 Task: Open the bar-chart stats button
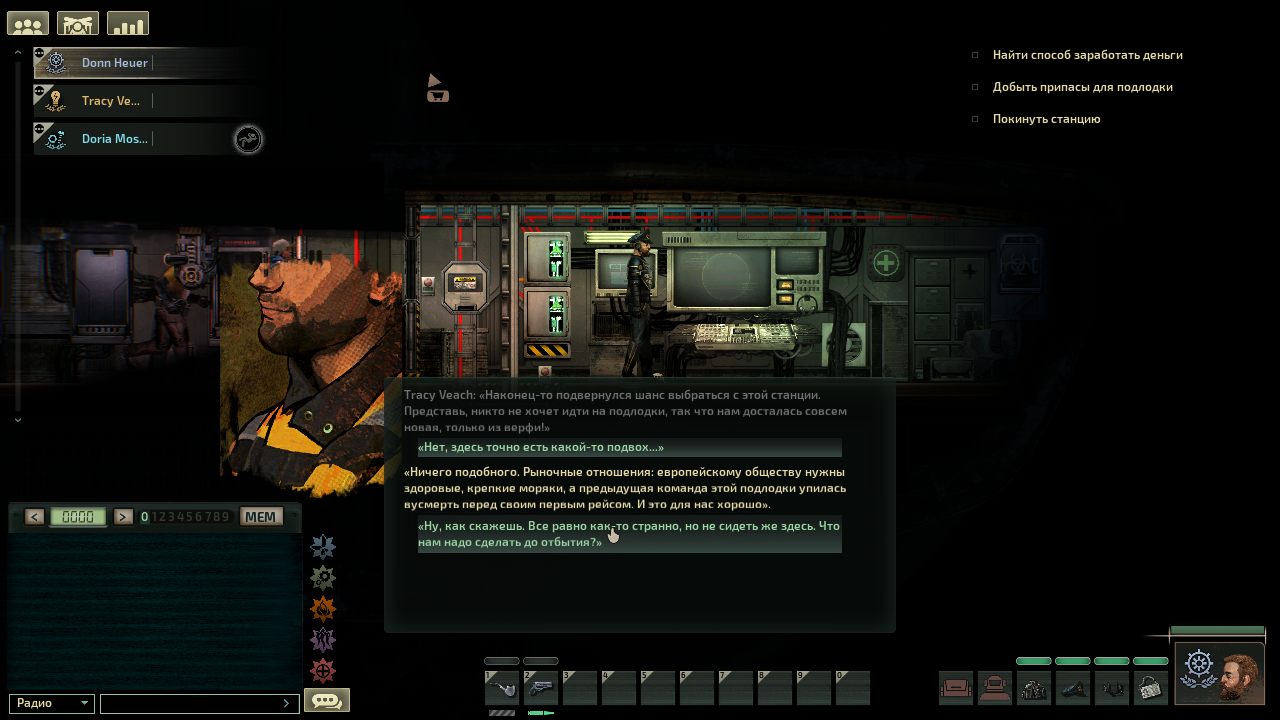pos(128,24)
